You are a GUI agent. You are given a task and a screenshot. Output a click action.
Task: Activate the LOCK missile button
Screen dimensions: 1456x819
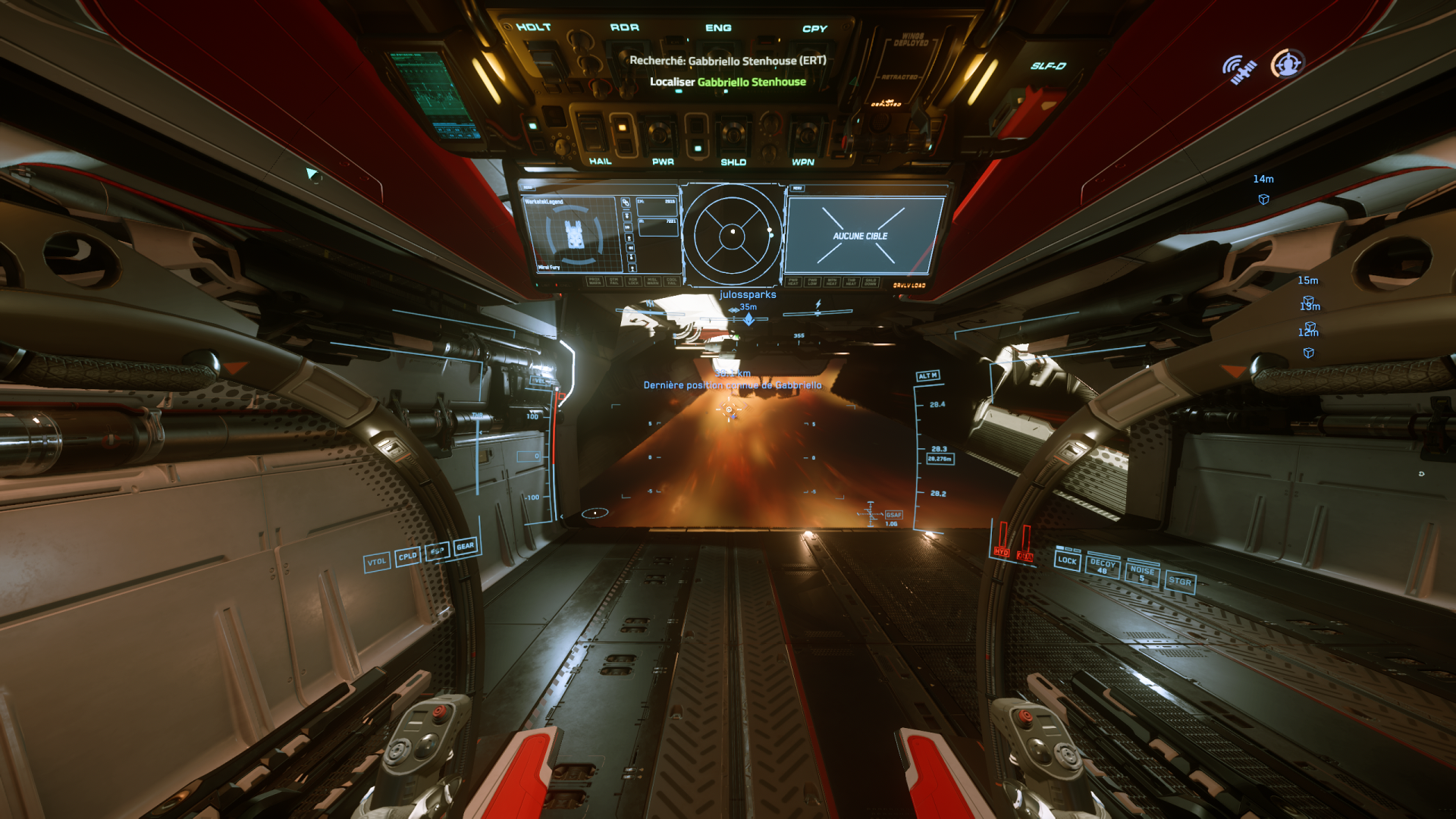click(x=1067, y=560)
